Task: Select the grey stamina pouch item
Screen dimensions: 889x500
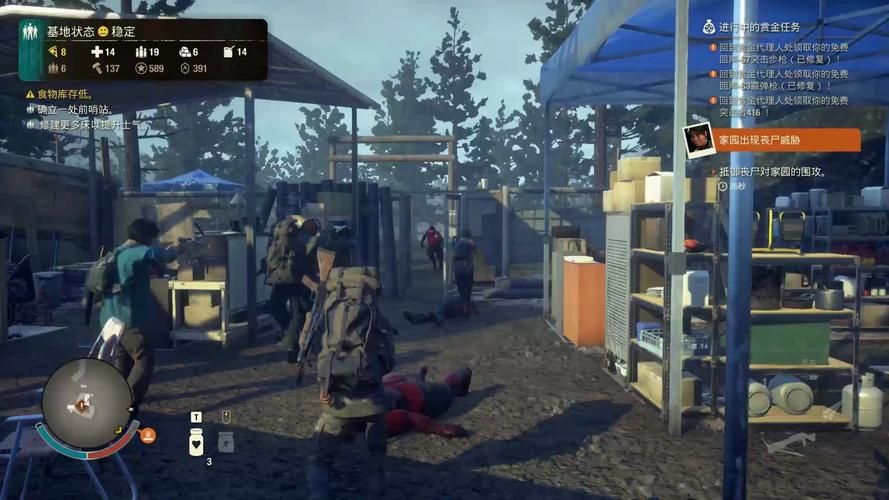Action: tap(226, 440)
